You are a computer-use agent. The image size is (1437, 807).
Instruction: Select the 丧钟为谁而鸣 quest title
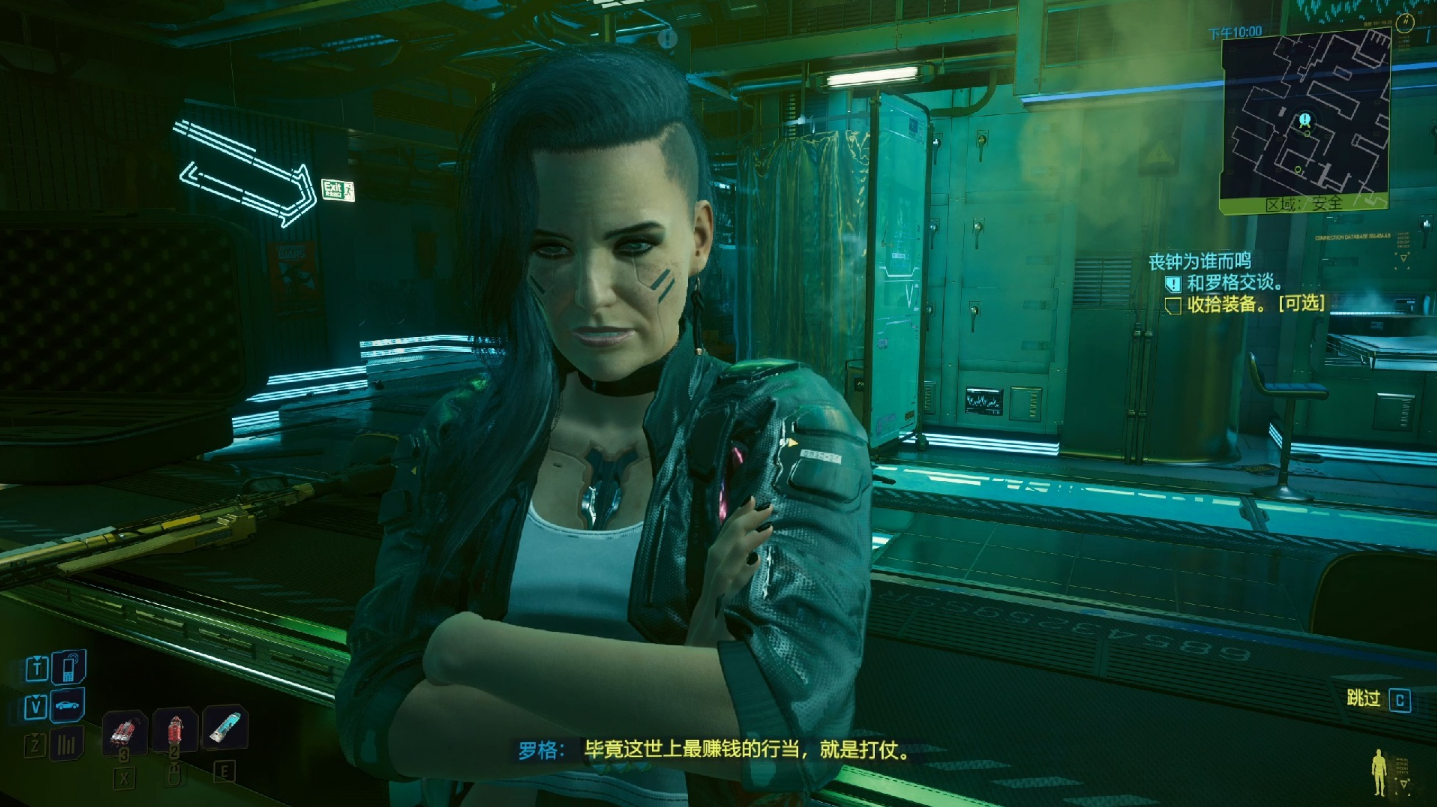pyautogui.click(x=1200, y=262)
